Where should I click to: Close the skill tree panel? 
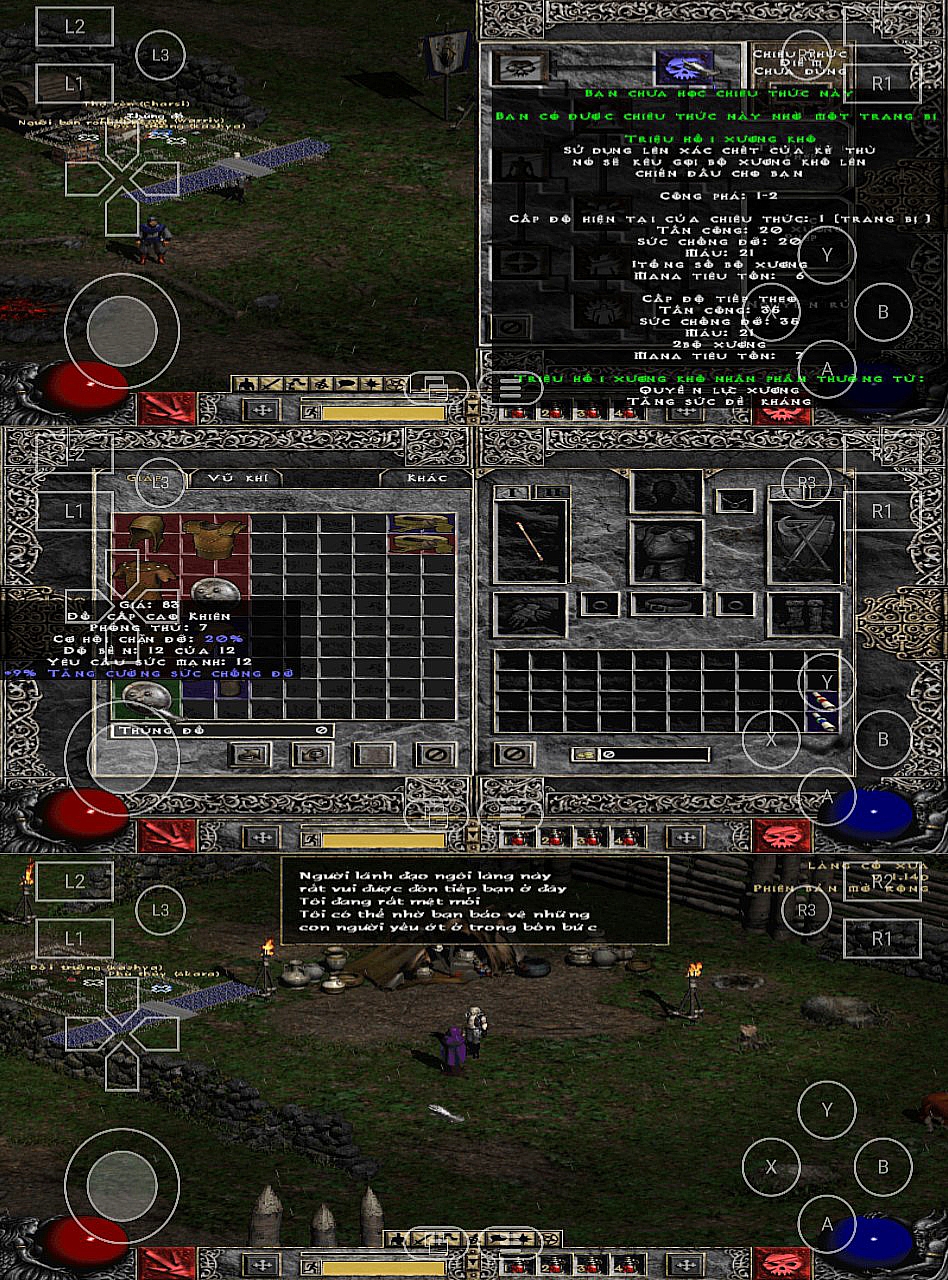[511, 326]
